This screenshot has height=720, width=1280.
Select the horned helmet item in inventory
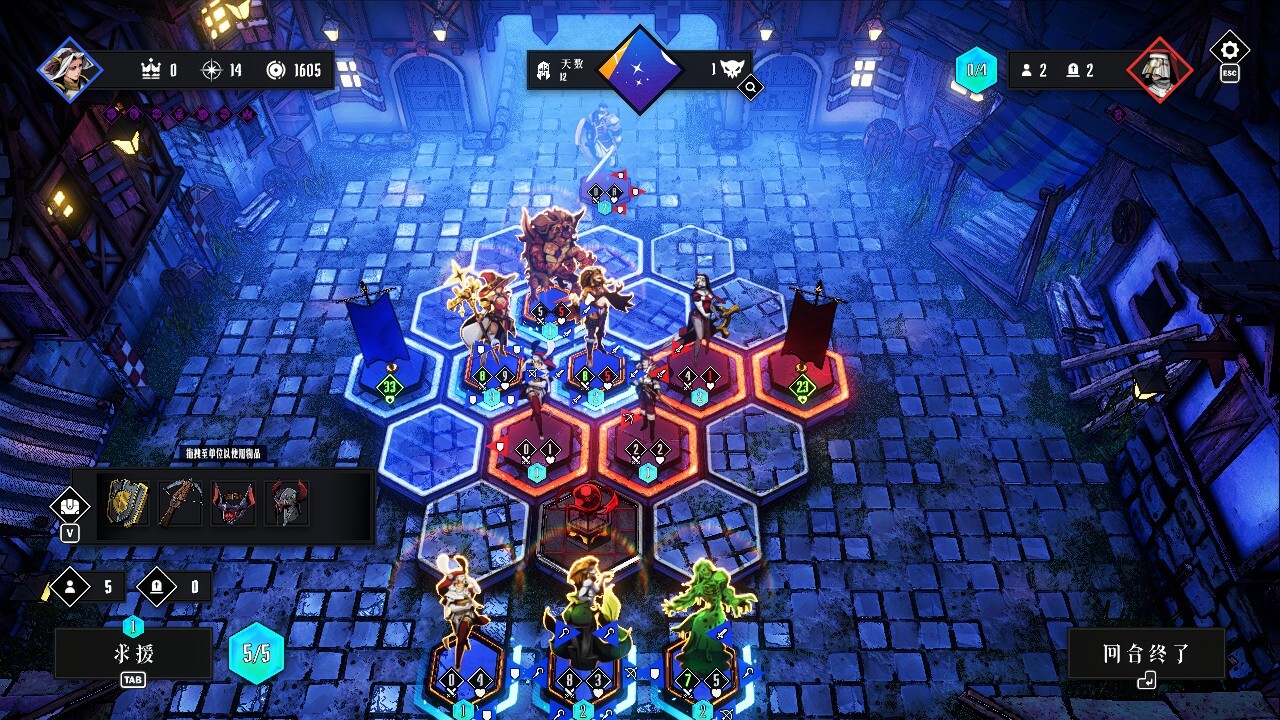coord(286,503)
